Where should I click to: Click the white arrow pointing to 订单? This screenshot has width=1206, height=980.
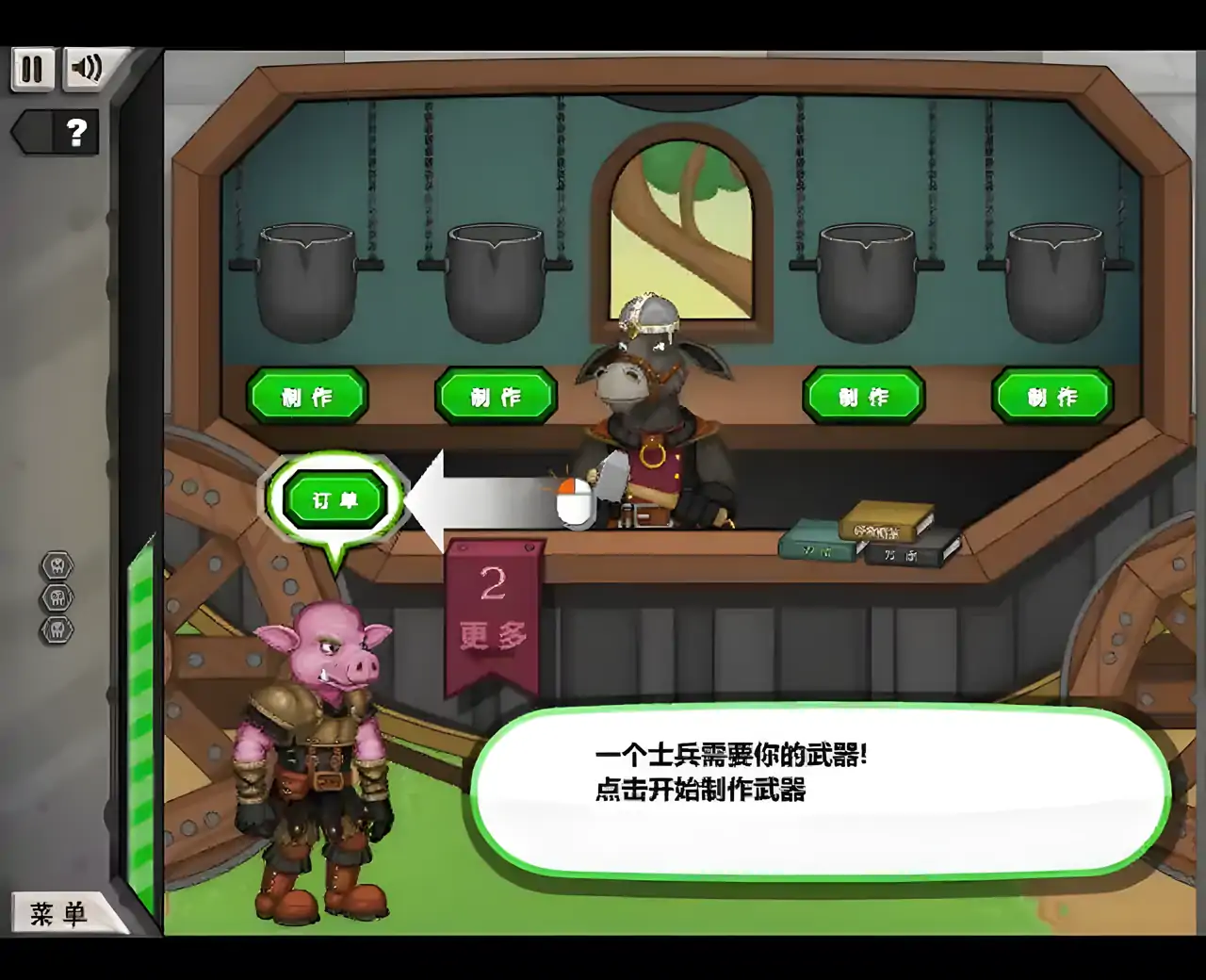(471, 499)
